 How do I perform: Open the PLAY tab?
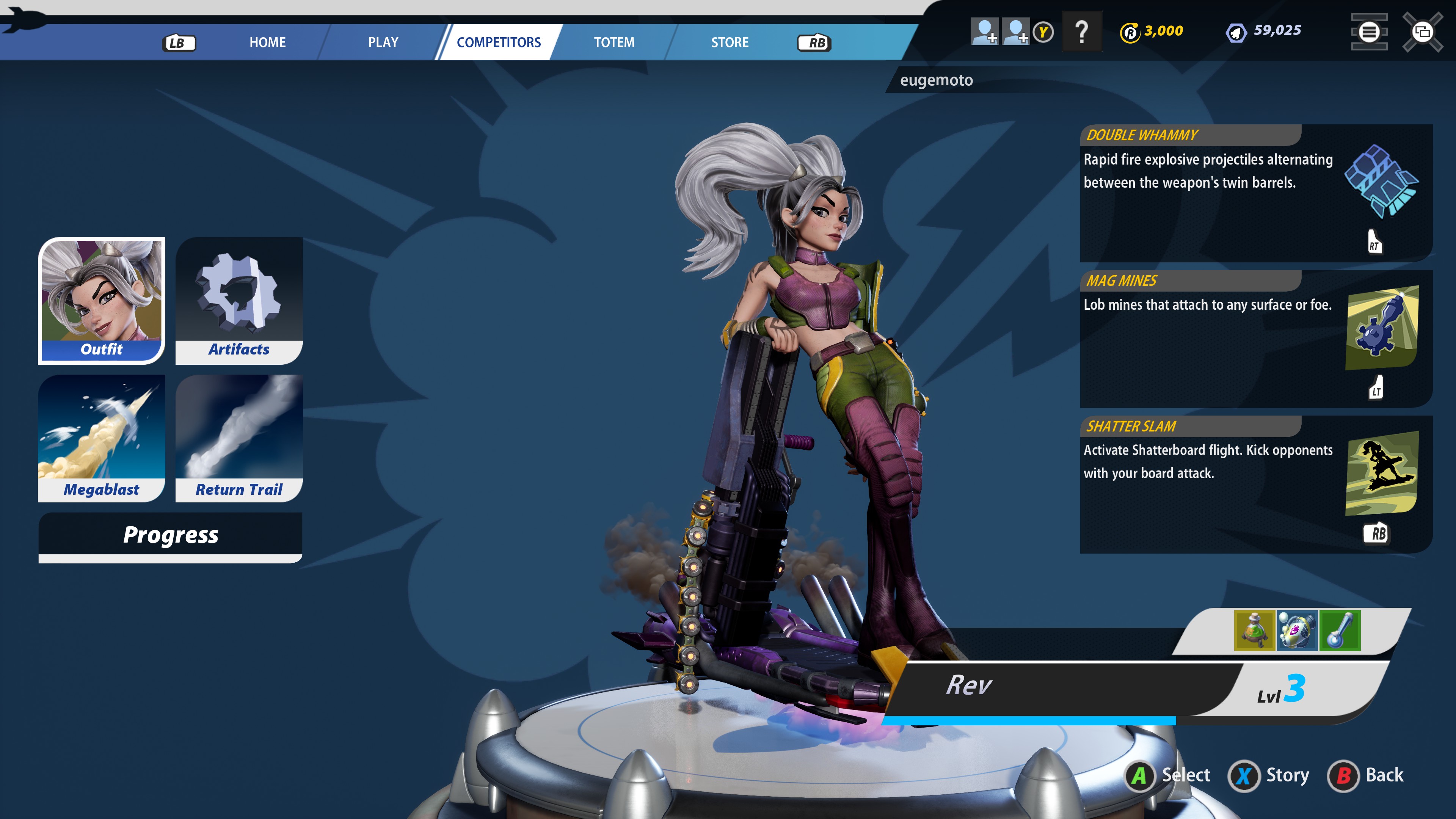point(383,42)
